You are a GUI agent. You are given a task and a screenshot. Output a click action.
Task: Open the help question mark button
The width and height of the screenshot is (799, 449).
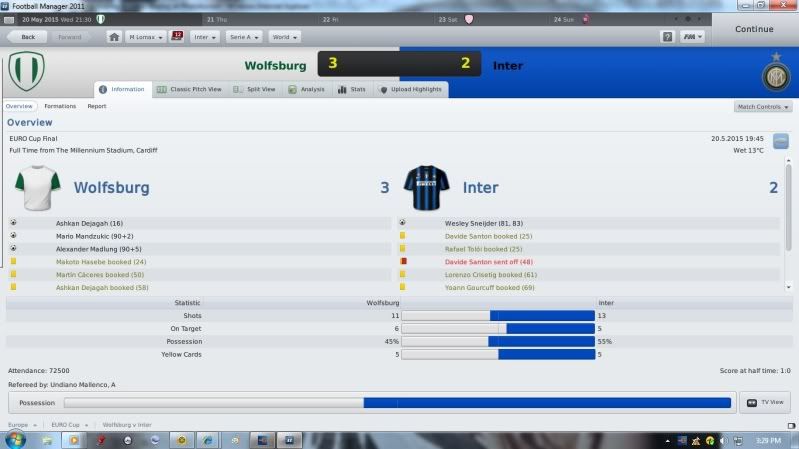coord(667,36)
